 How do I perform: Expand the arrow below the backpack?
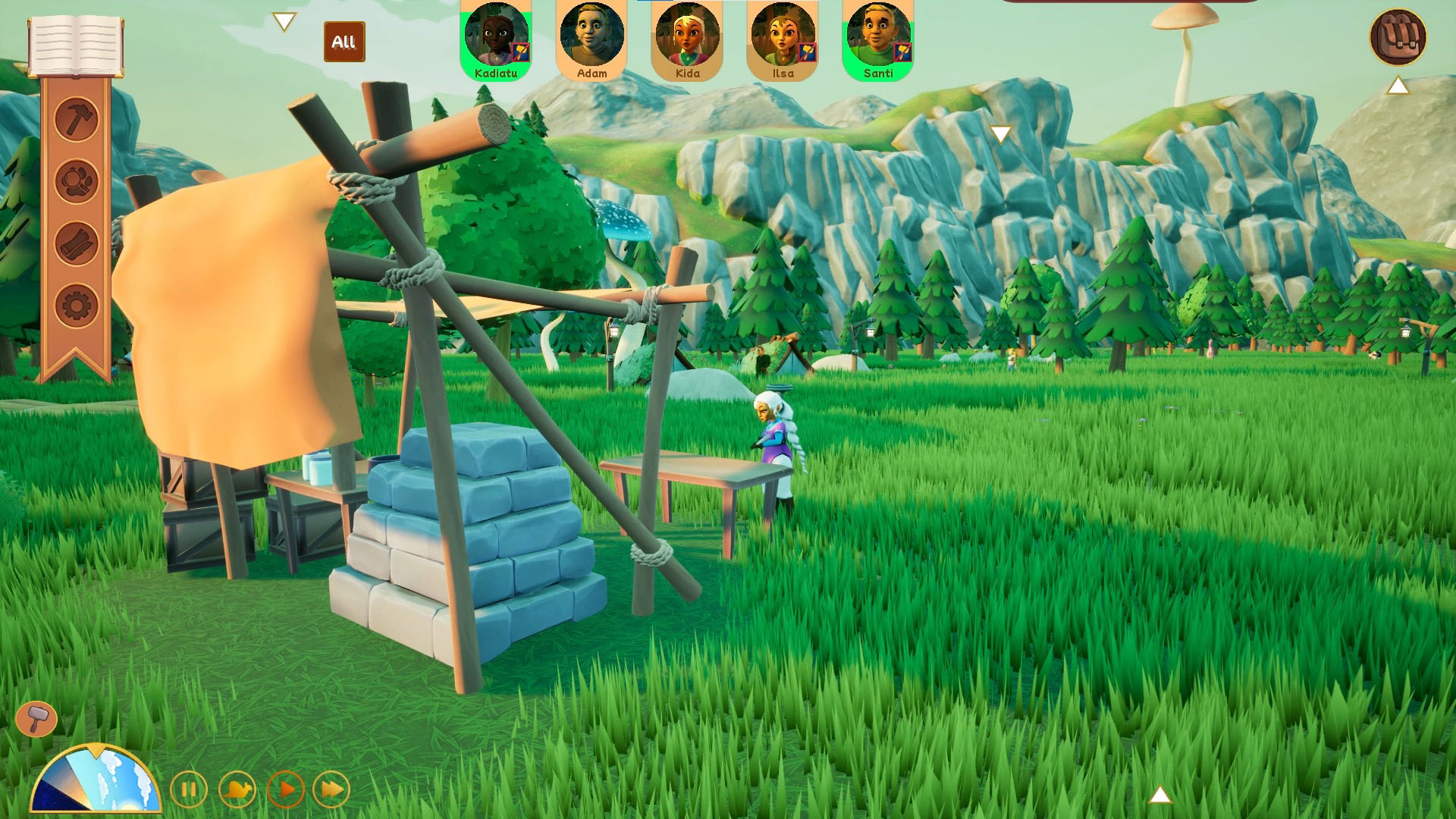(x=1398, y=86)
